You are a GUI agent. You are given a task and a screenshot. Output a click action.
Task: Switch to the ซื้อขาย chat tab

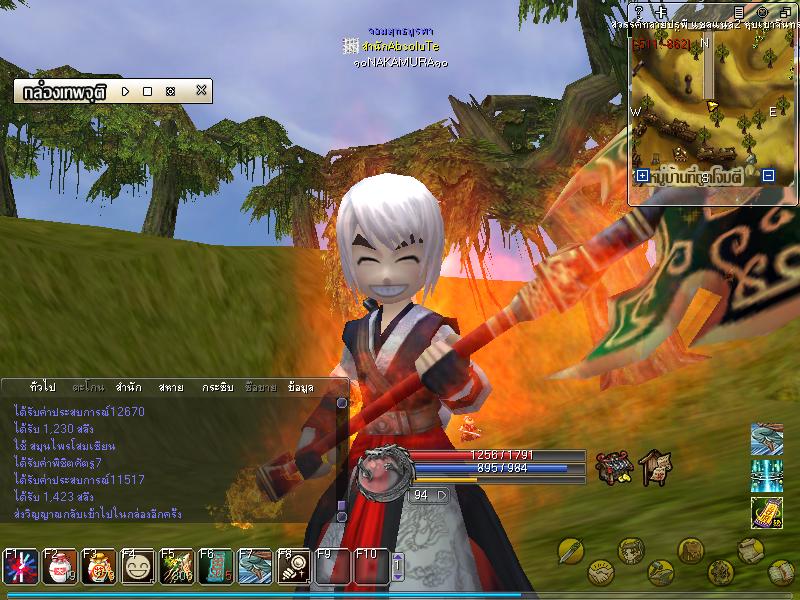point(259,386)
